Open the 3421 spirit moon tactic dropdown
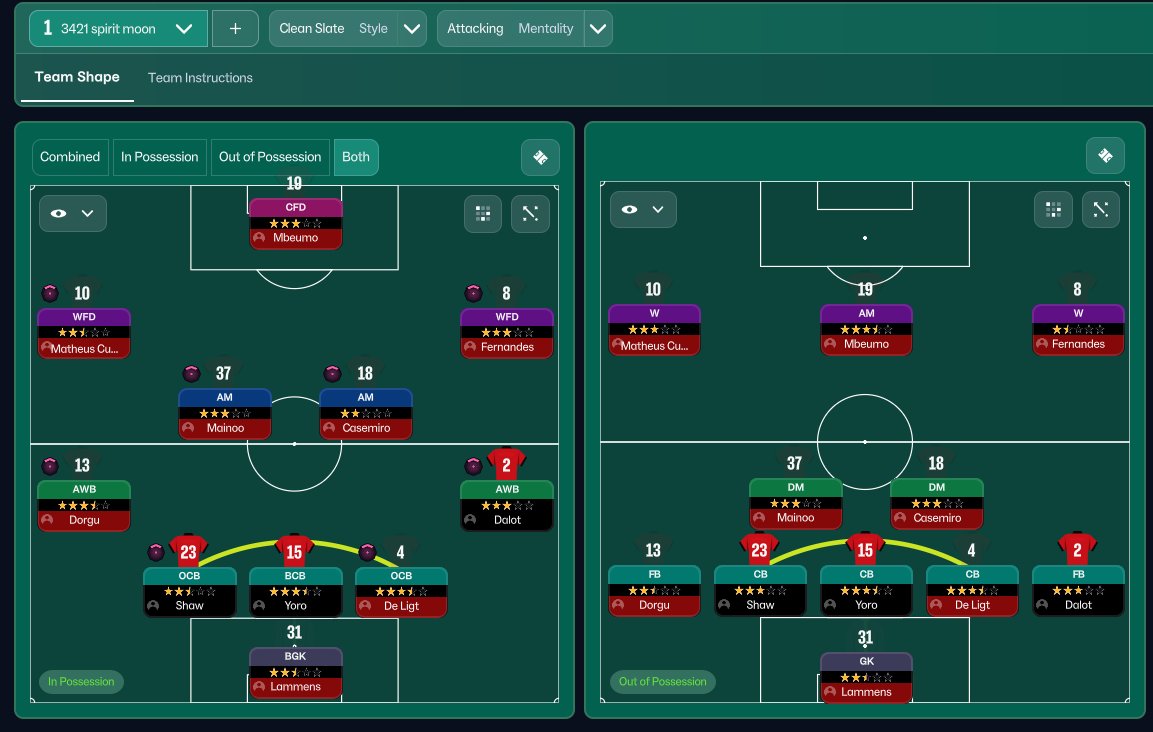Image resolution: width=1153 pixels, height=732 pixels. click(x=184, y=29)
